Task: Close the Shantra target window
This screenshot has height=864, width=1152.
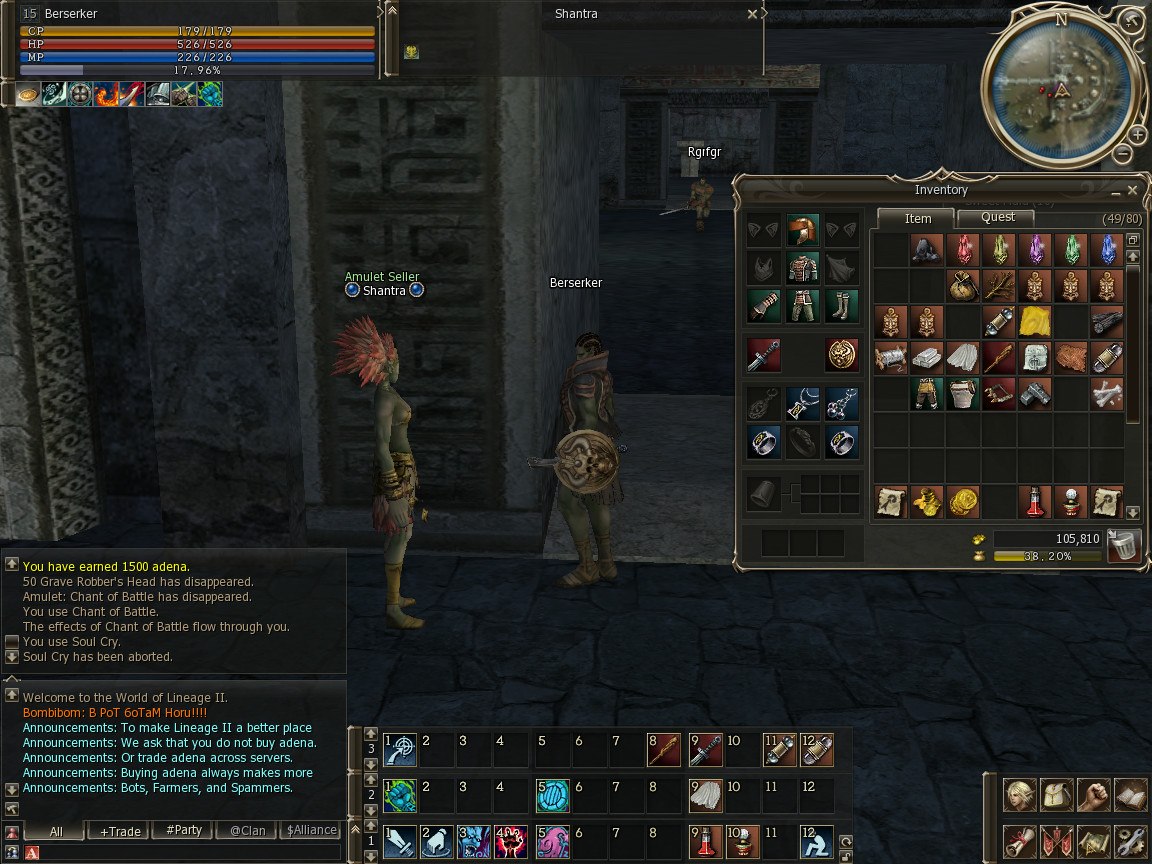Action: [x=752, y=15]
